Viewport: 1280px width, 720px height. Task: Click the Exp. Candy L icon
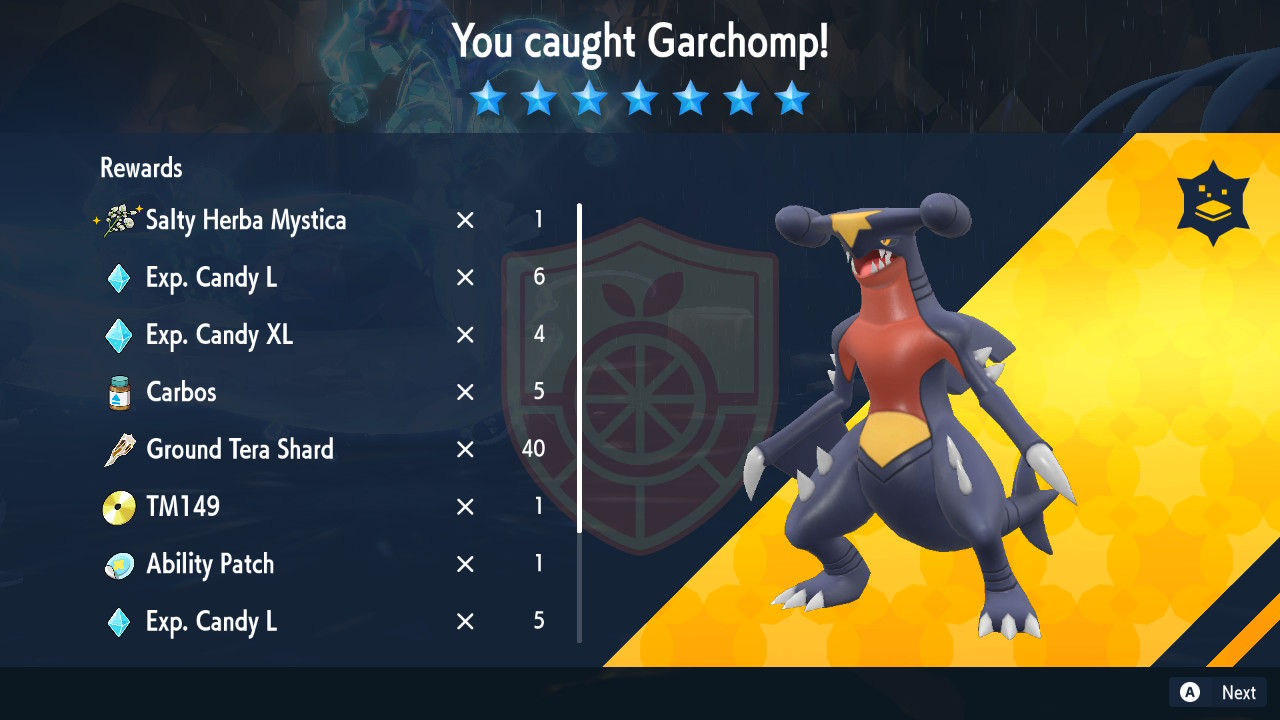click(118, 278)
